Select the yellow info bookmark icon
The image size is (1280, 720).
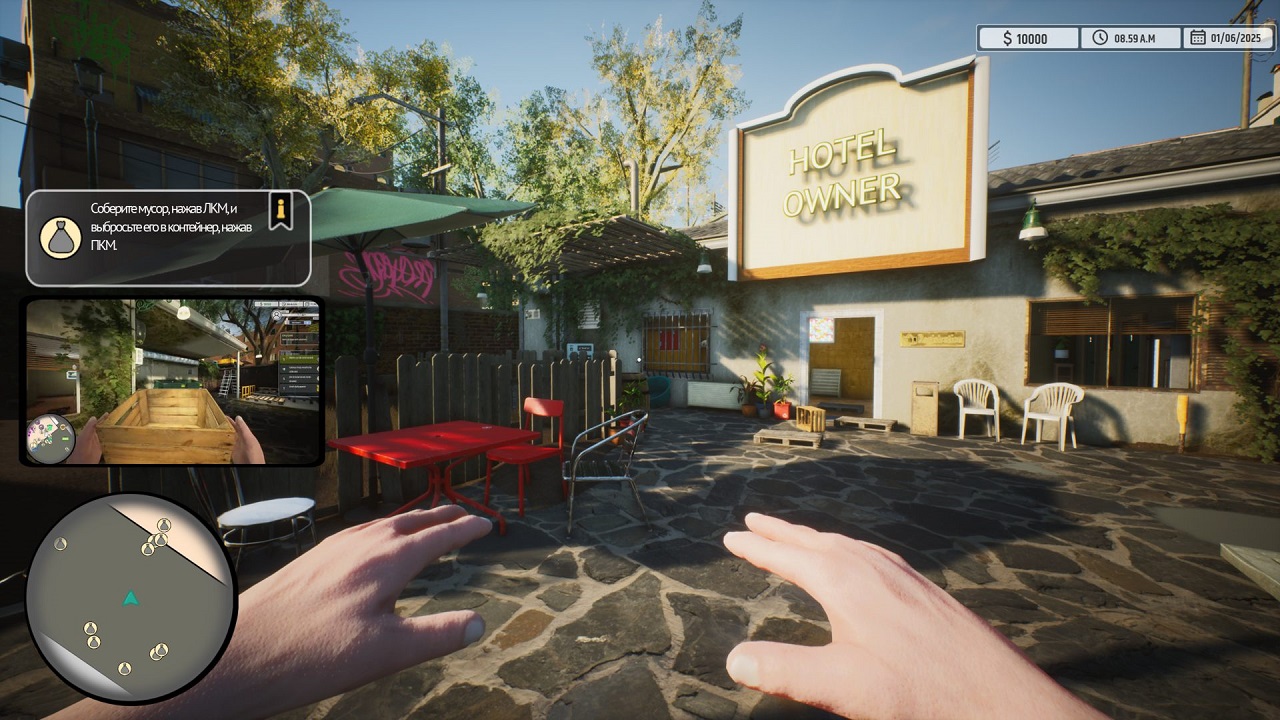coord(282,210)
